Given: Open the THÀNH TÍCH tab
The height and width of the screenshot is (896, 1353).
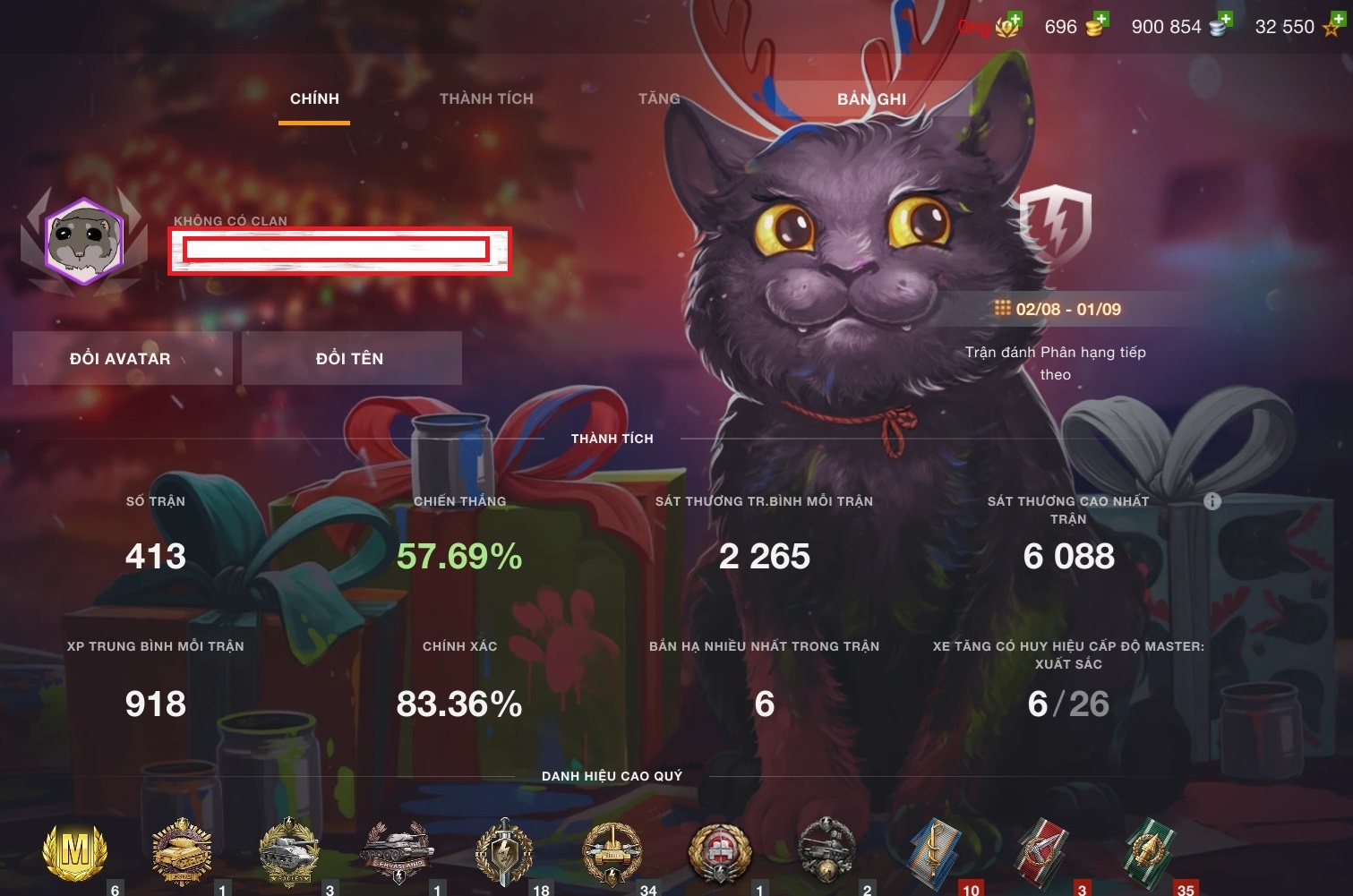Looking at the screenshot, I should pos(486,98).
